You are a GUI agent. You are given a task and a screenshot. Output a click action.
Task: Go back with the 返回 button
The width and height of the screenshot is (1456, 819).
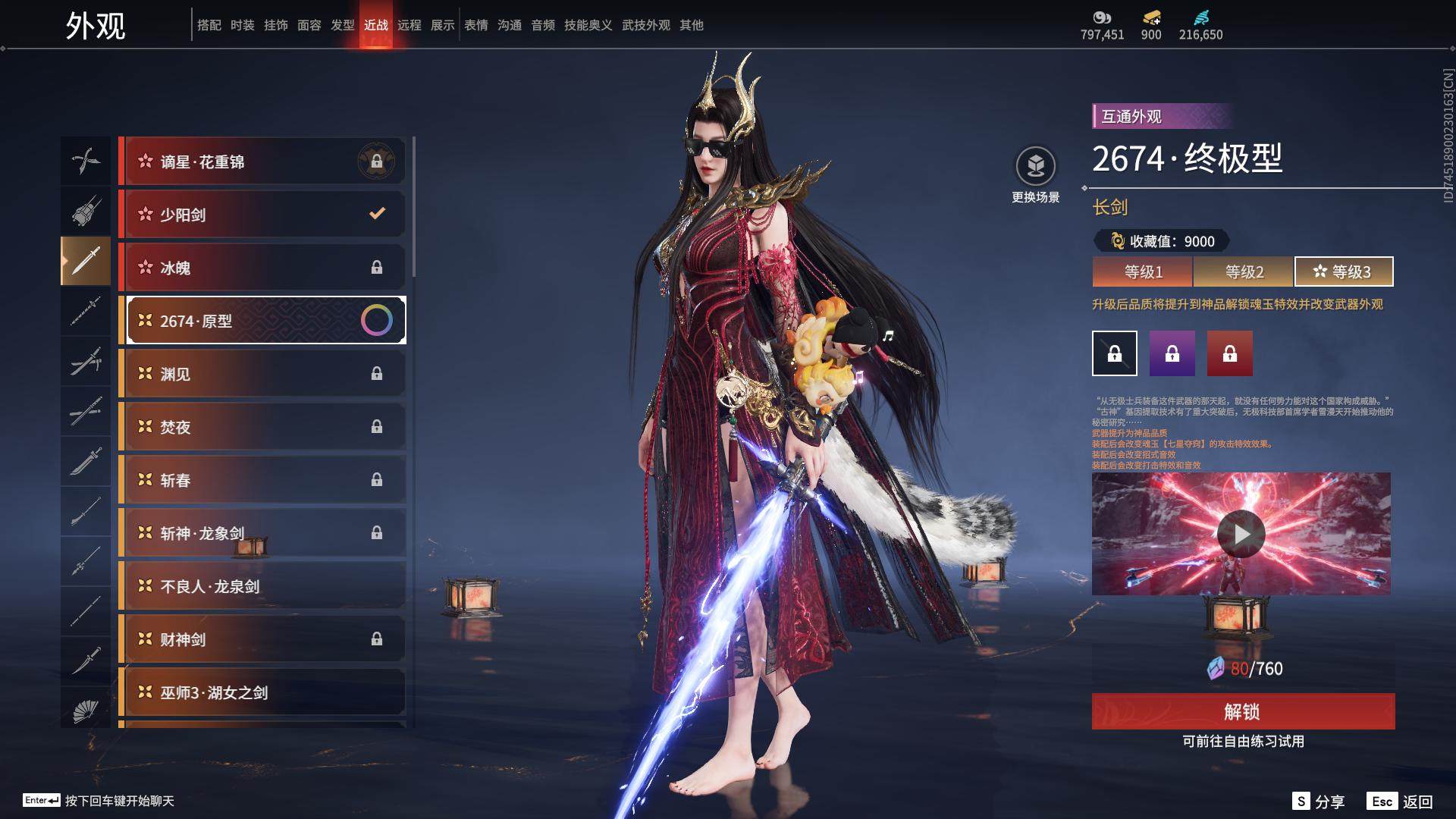tap(1400, 802)
